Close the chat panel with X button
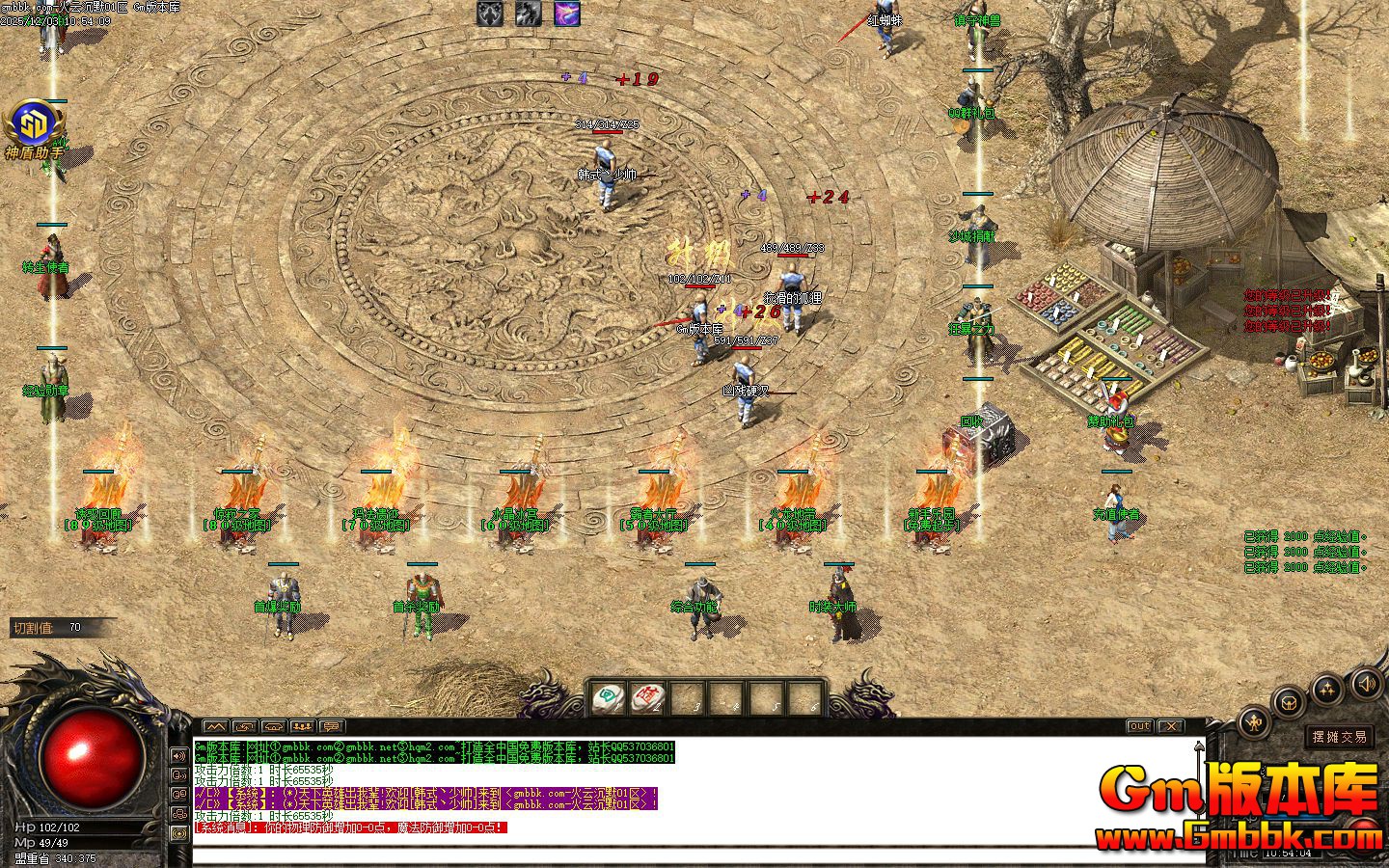1389x868 pixels. point(1170,726)
